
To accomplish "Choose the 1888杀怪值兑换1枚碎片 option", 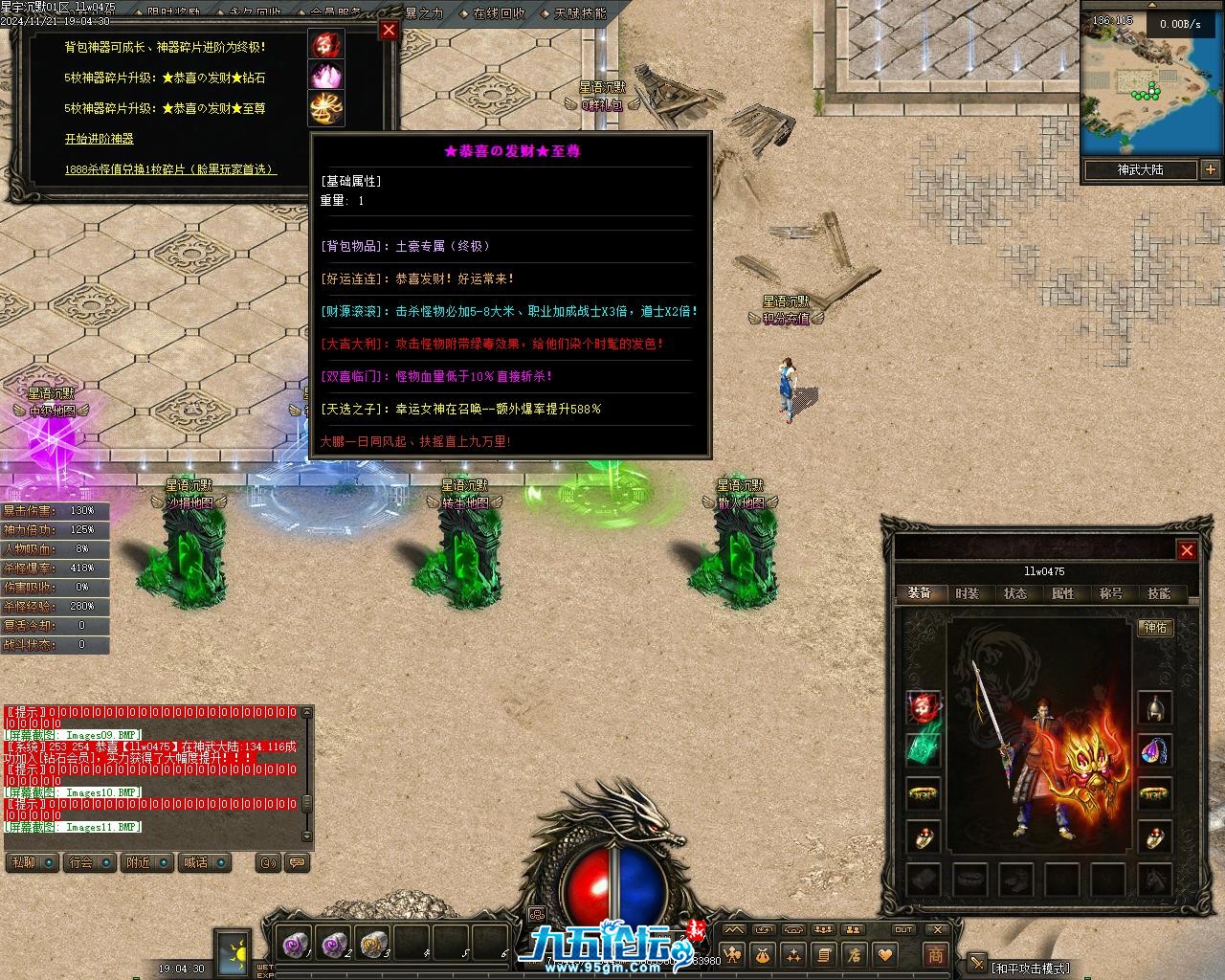I will 170,169.
